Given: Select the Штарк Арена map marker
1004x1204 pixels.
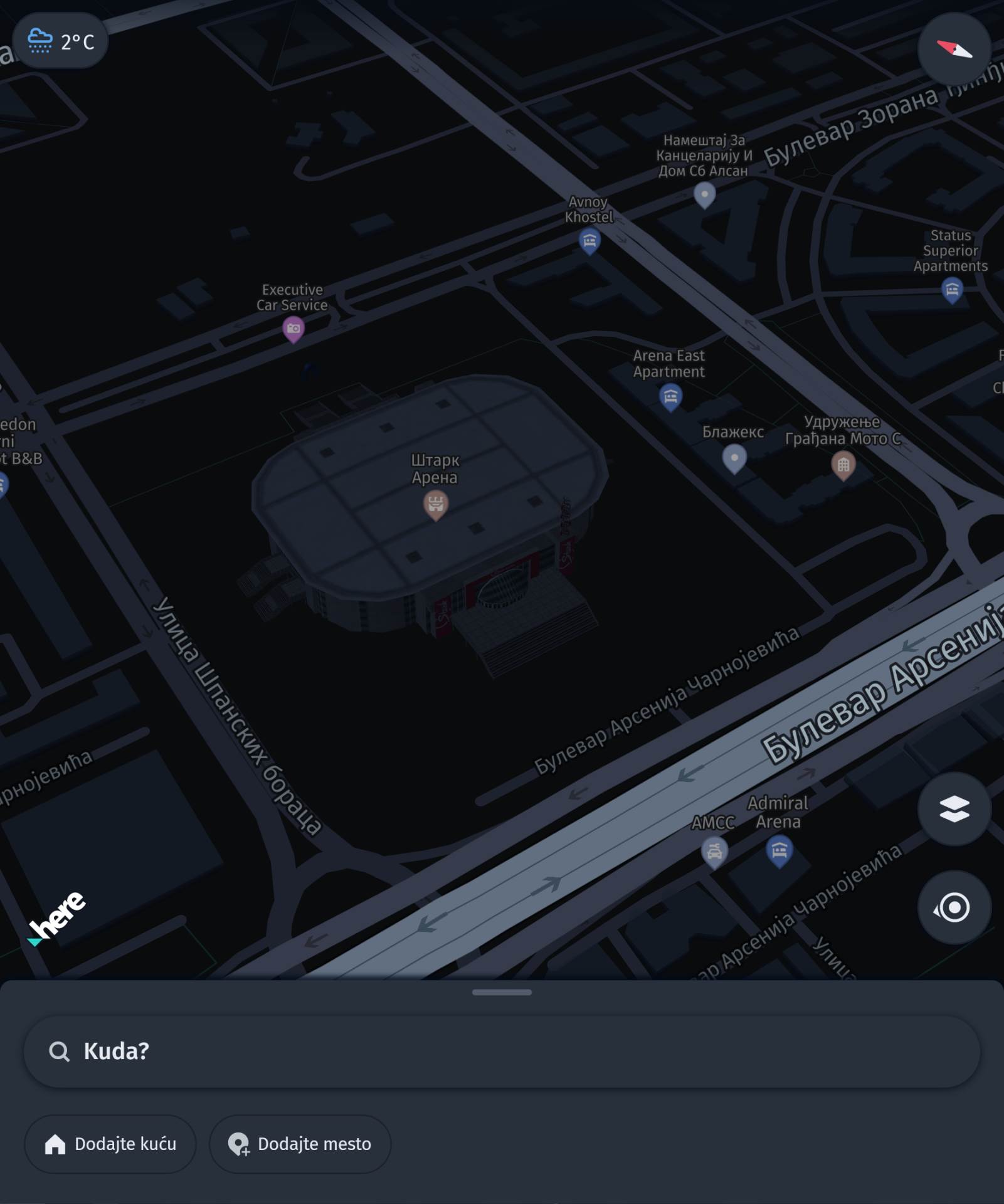Looking at the screenshot, I should click(x=435, y=504).
